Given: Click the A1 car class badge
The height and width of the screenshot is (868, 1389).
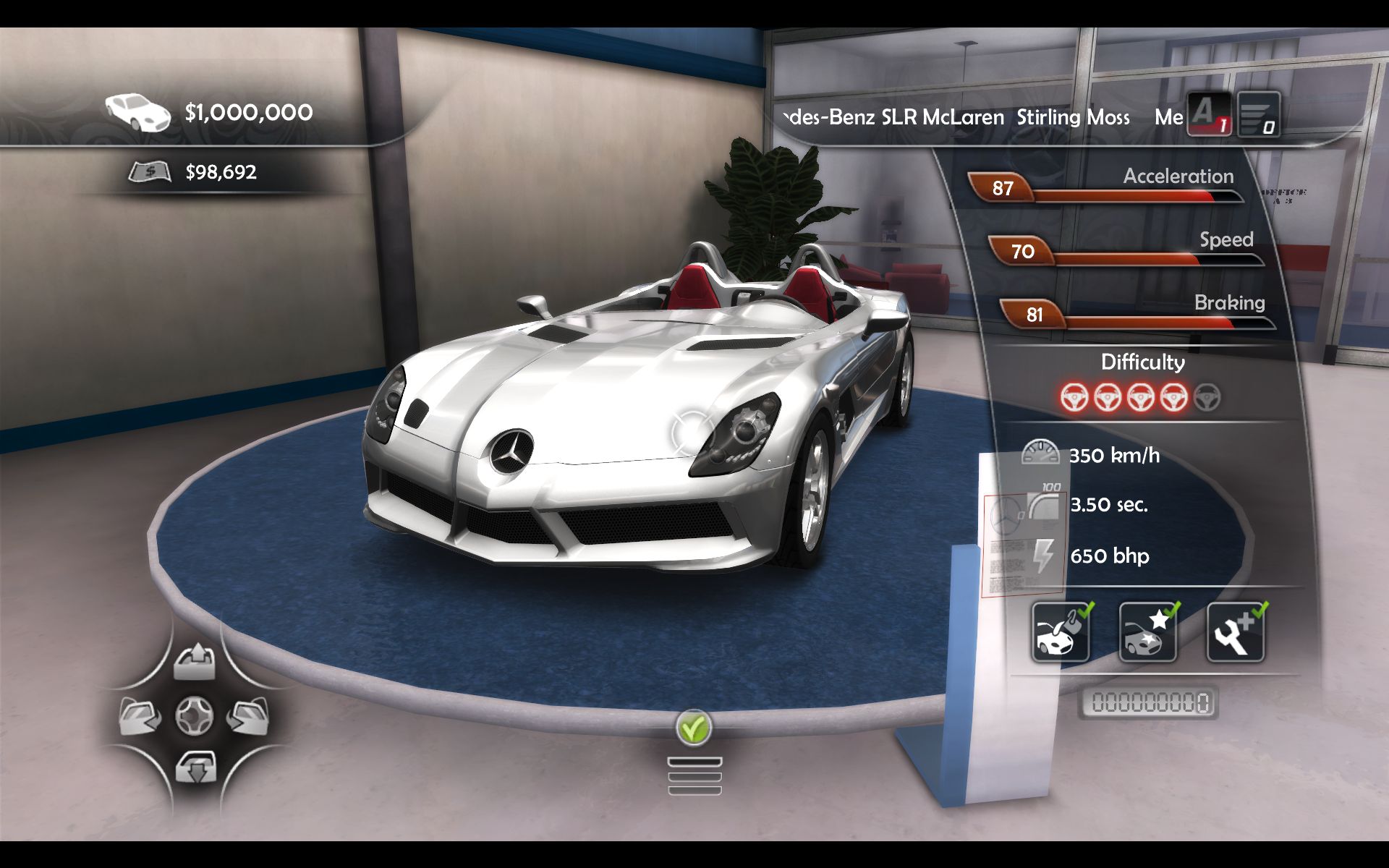Looking at the screenshot, I should [1208, 114].
